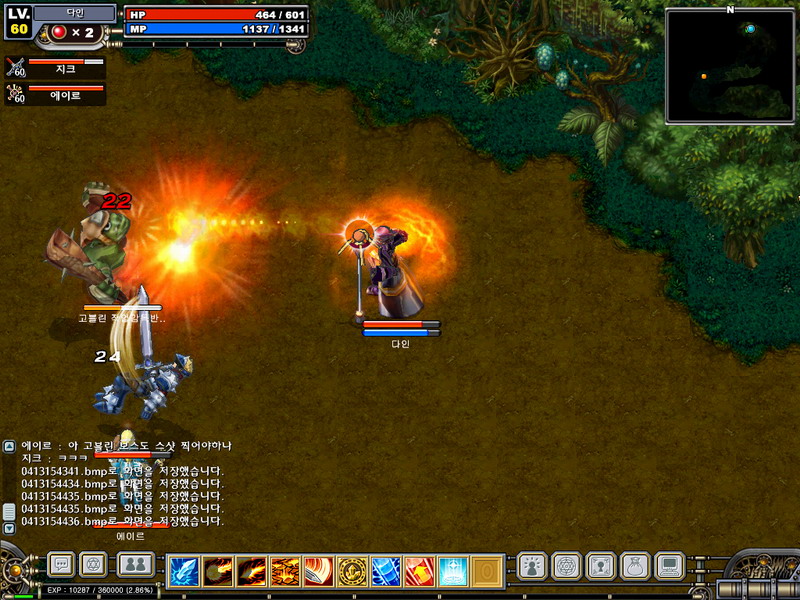This screenshot has width=800, height=600.
Task: Open the magic circle skill menu button
Action: click(x=566, y=566)
